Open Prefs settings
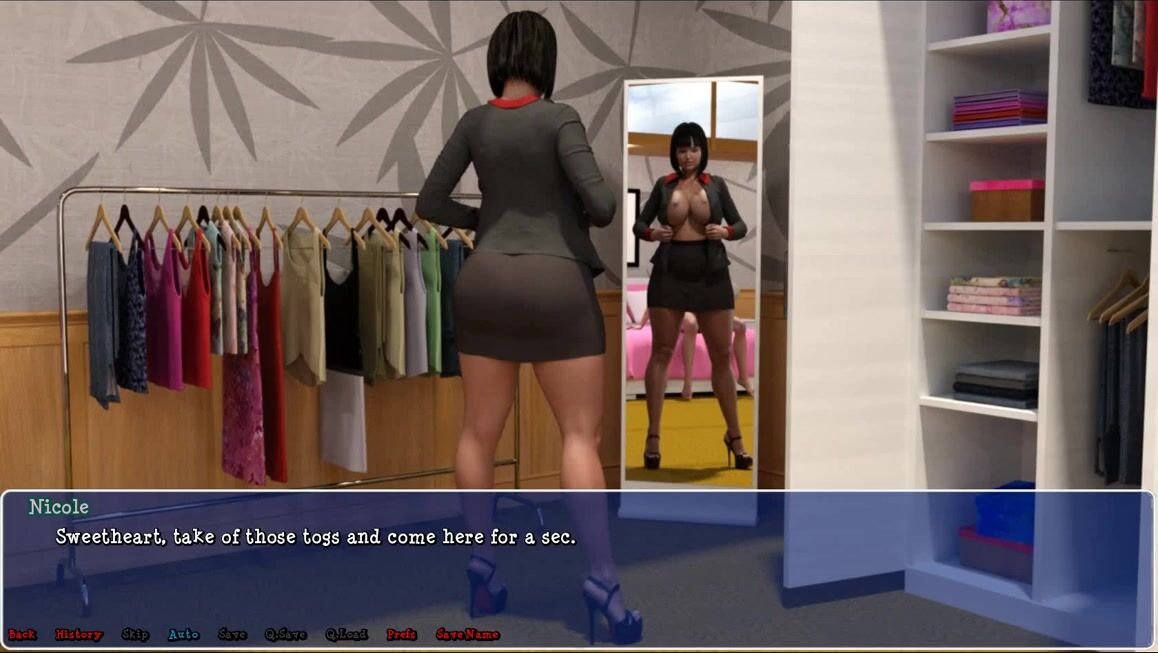Screen dimensions: 1158x653 click(x=402, y=634)
